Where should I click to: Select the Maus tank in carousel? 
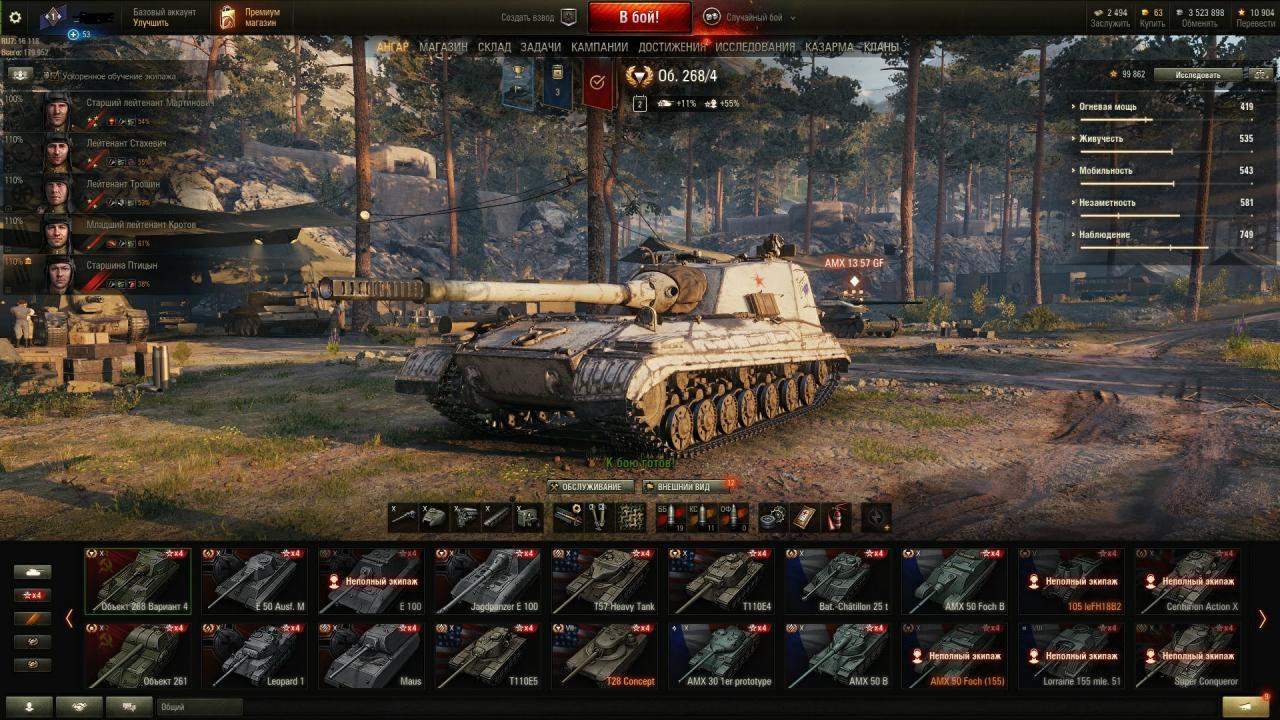pos(371,655)
